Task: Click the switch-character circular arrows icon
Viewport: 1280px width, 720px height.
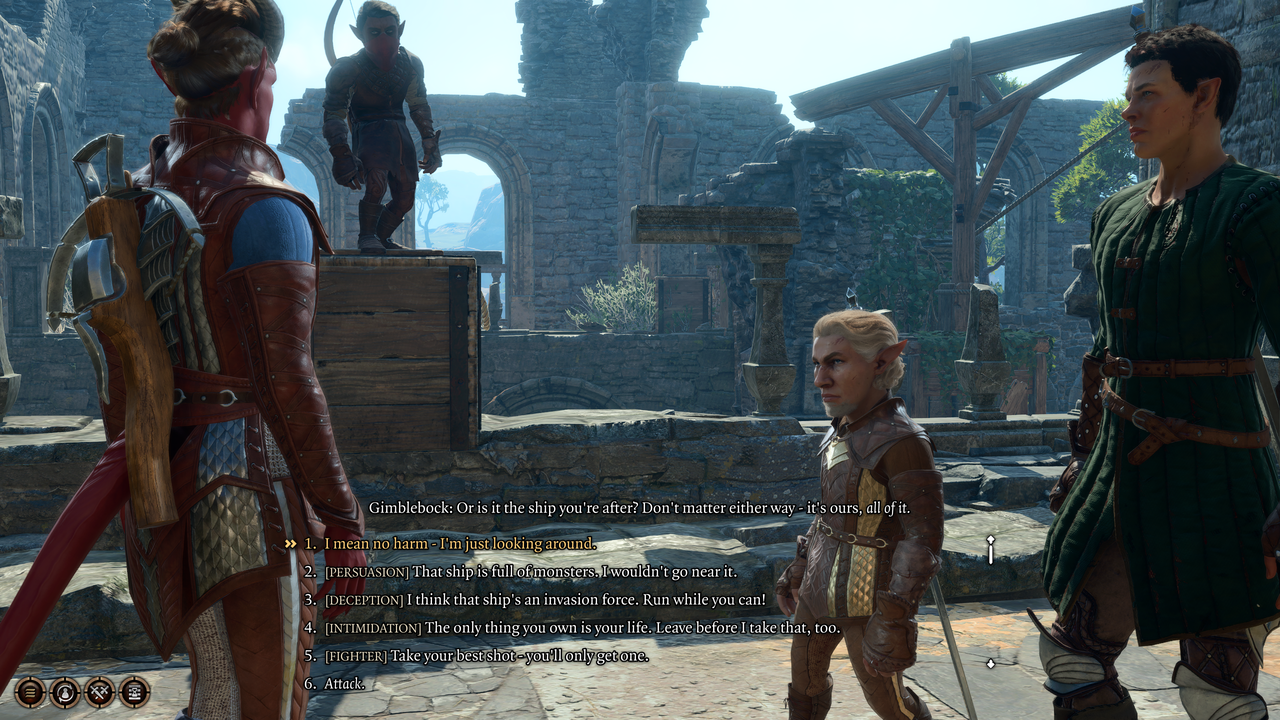Action: click(x=64, y=691)
